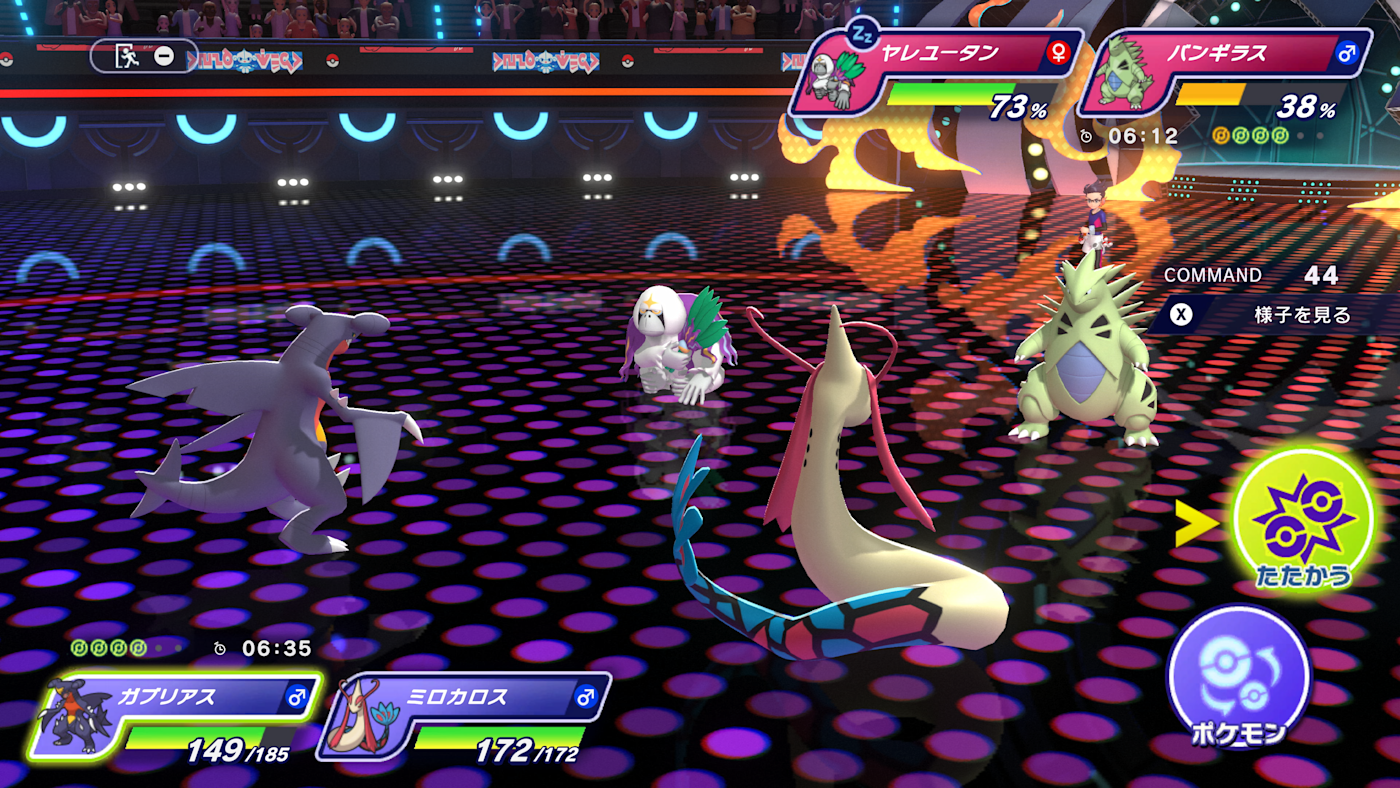Inspect the opposing バンギラス panel
The height and width of the screenshot is (788, 1400).
pyautogui.click(x=1225, y=73)
